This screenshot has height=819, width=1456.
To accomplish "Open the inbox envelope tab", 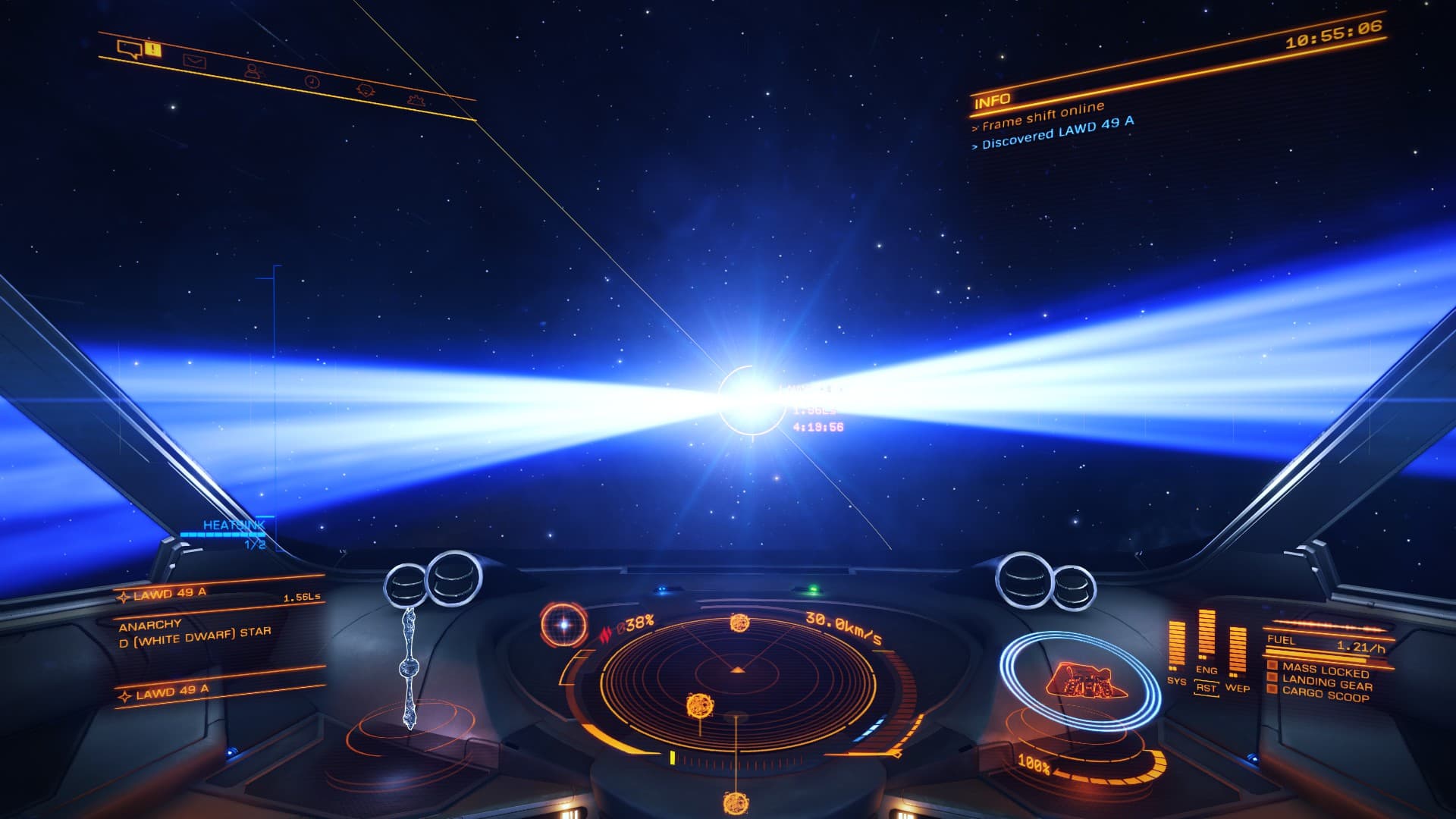I will point(194,61).
